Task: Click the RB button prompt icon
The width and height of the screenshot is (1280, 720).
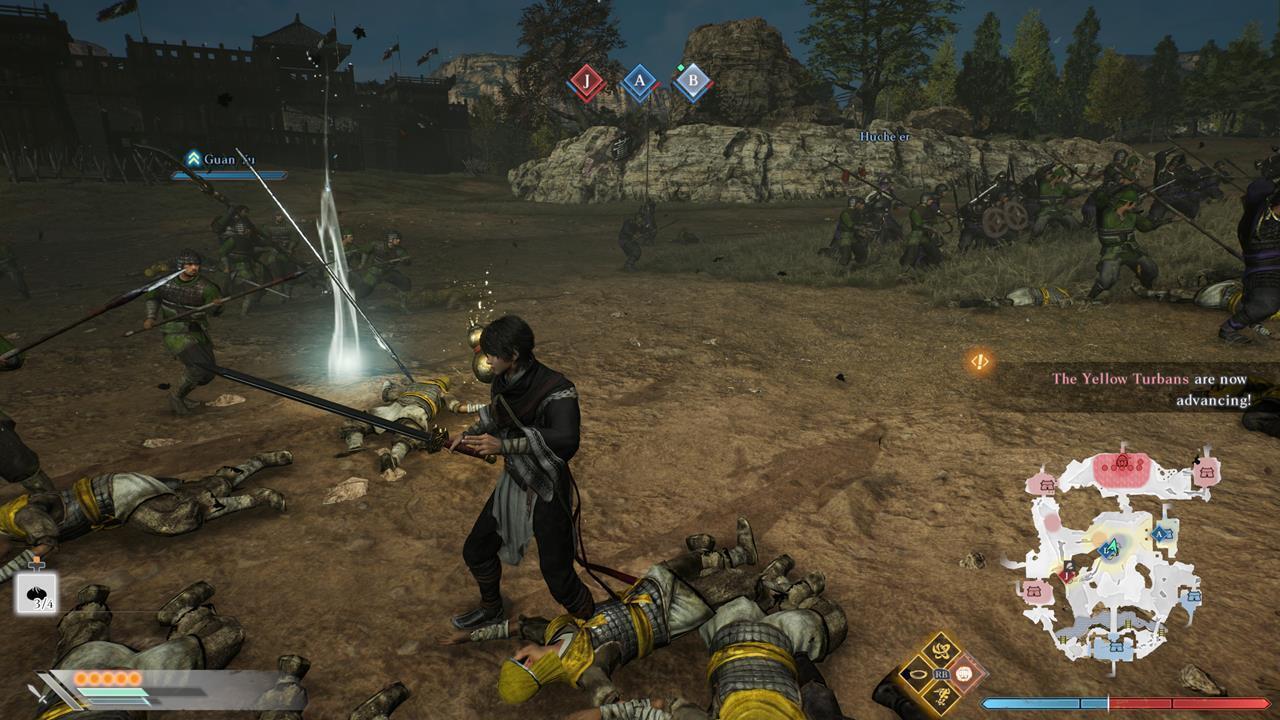Action: 942,673
